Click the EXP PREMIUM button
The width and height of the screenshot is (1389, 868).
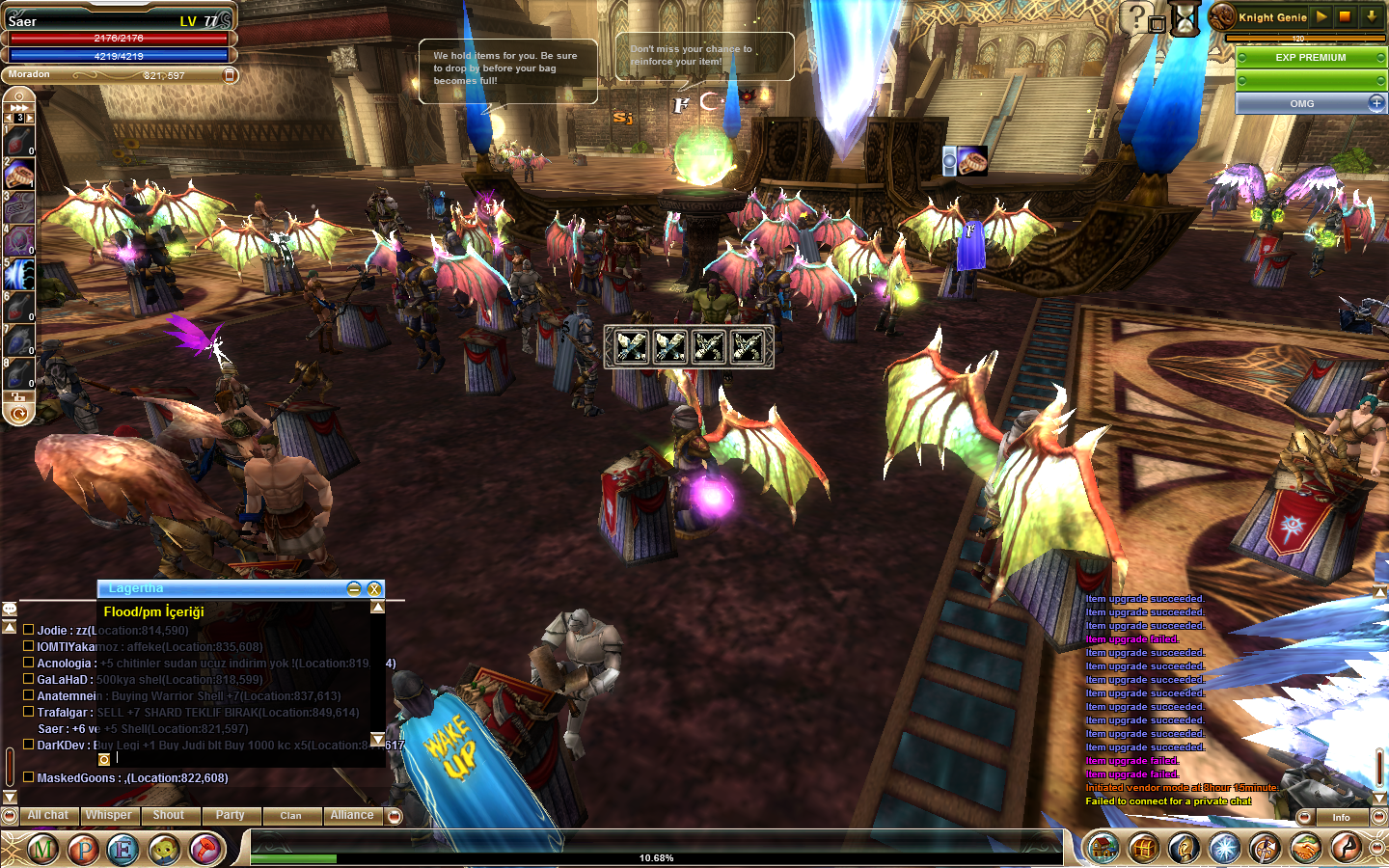(1310, 58)
